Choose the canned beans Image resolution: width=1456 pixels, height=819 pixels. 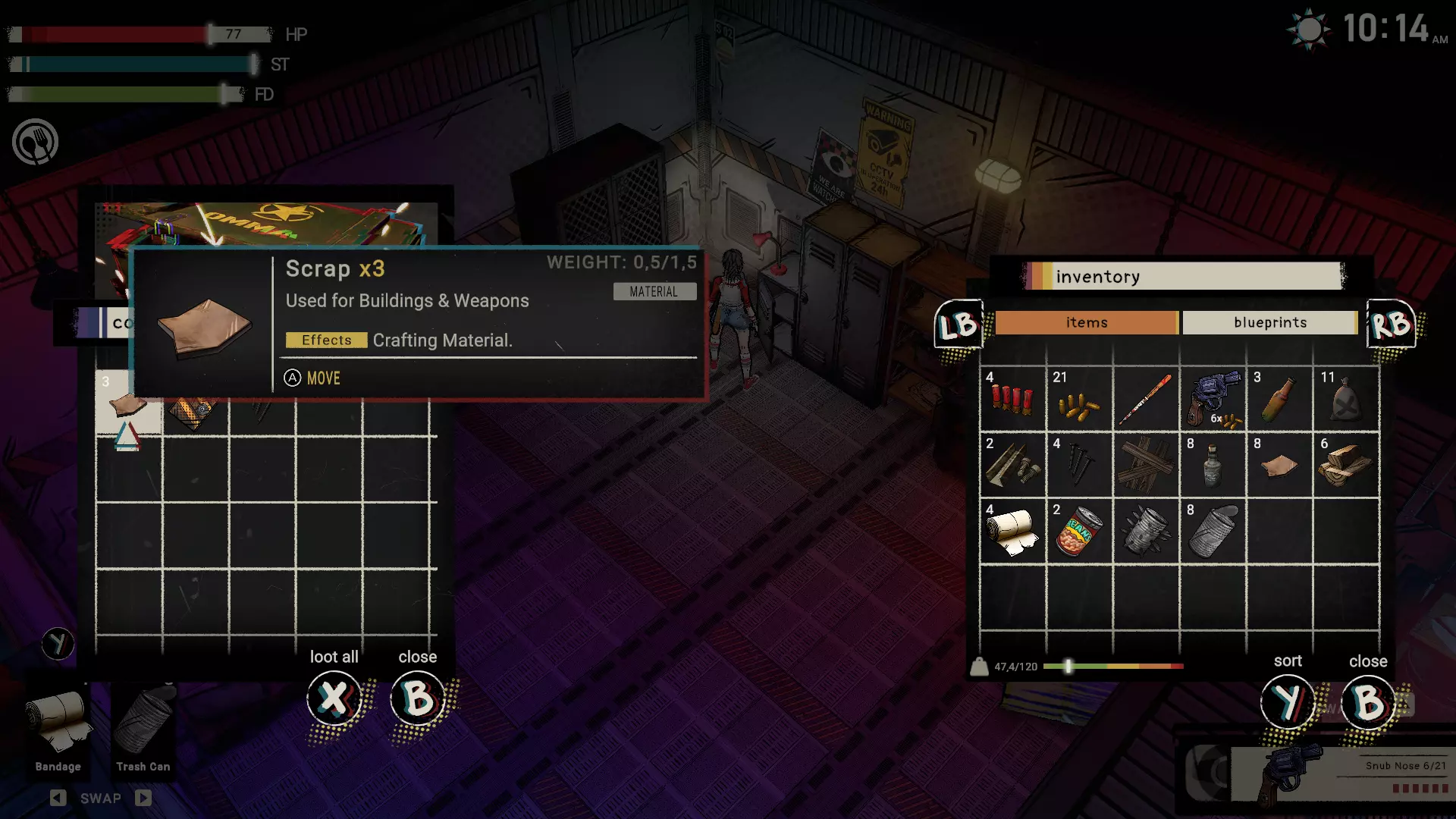click(x=1078, y=531)
